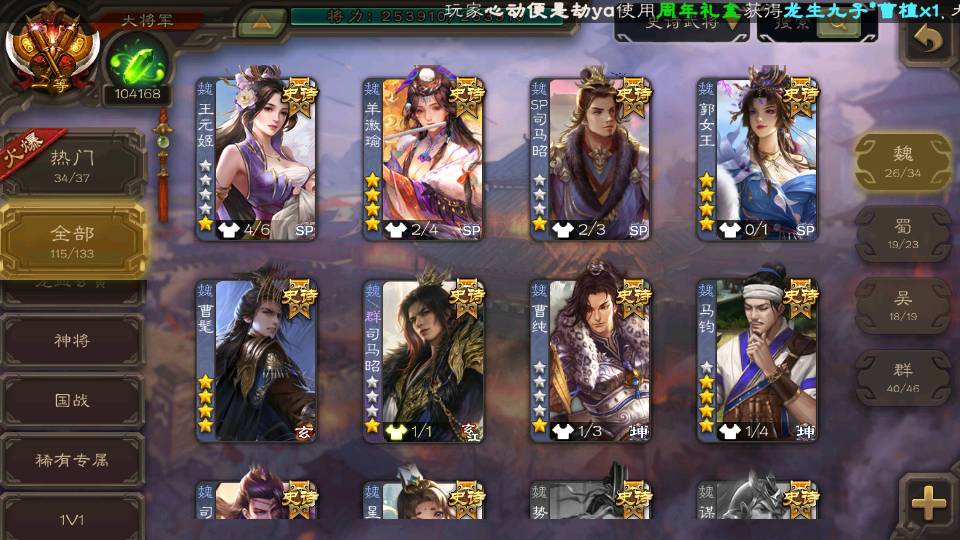960x540 pixels.
Task: Click the 搜索 search button
Action: pos(808,25)
